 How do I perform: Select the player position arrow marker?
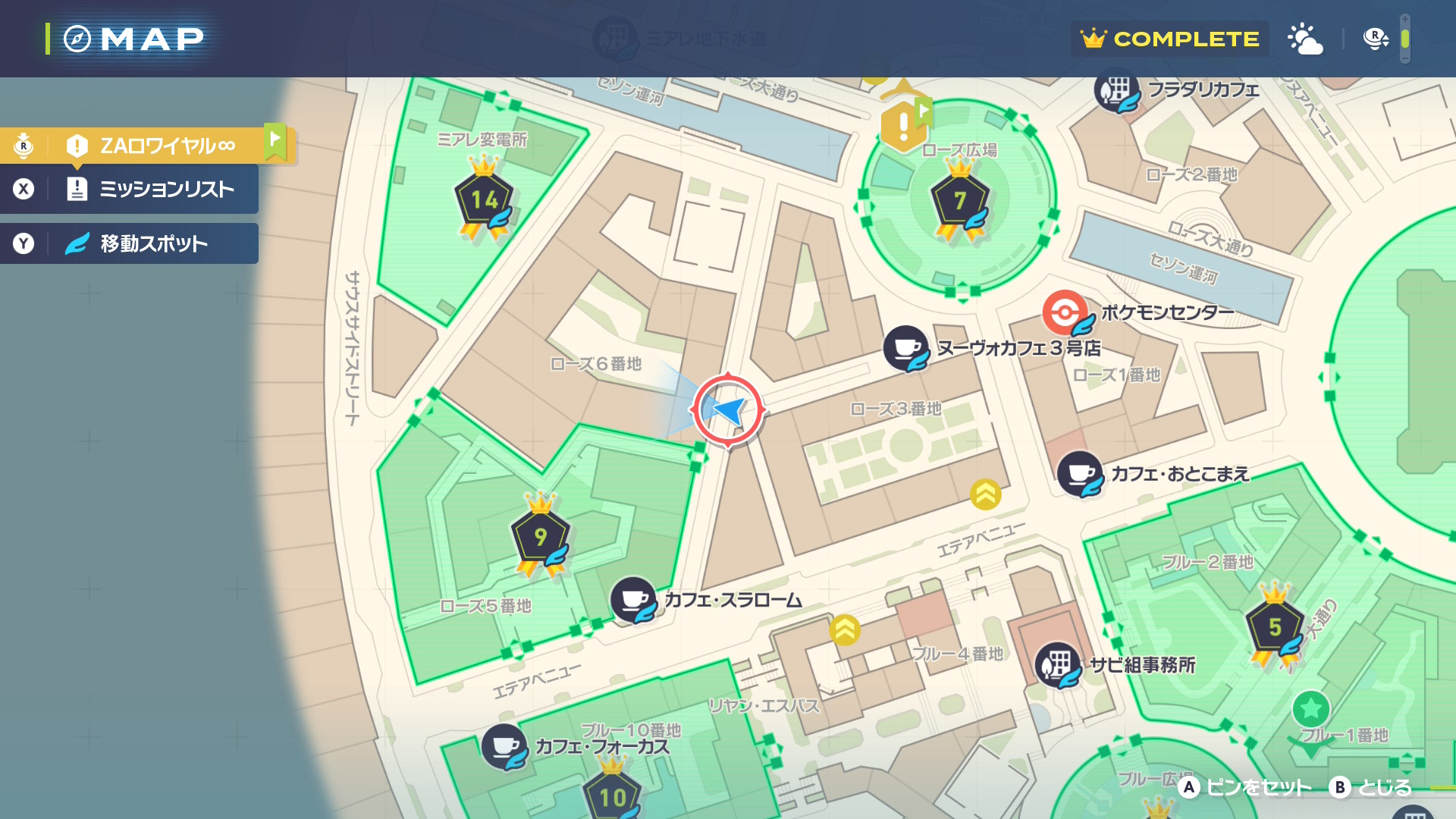[x=728, y=410]
